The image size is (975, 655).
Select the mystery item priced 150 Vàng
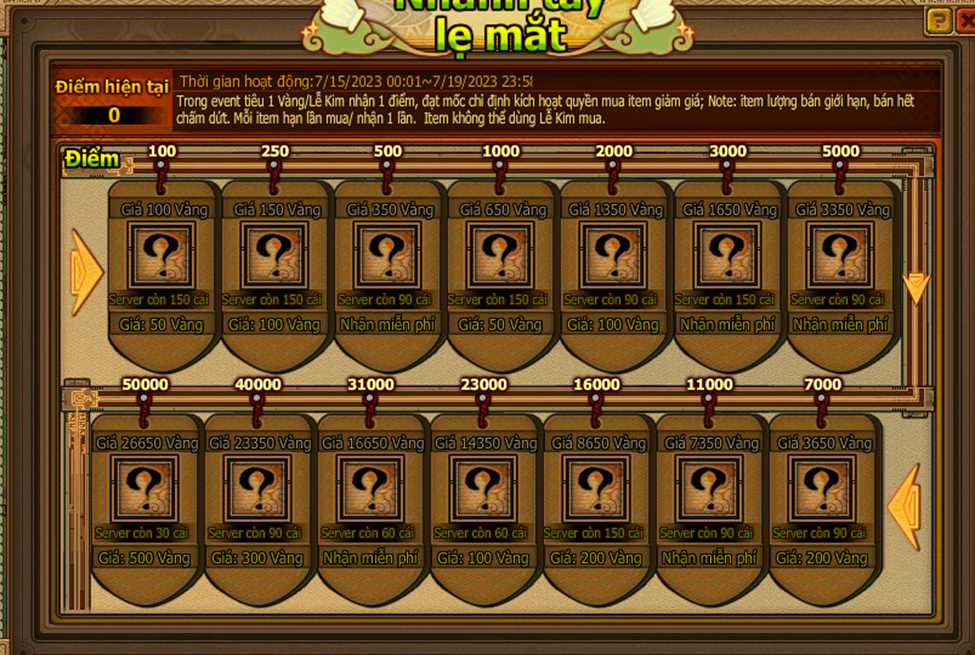(275, 256)
